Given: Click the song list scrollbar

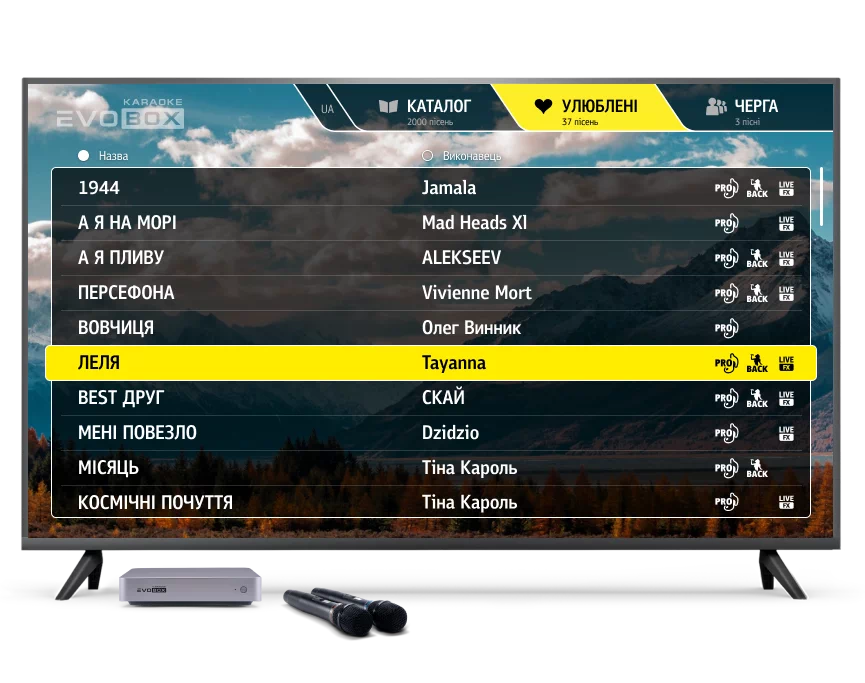Looking at the screenshot, I should point(821,196).
